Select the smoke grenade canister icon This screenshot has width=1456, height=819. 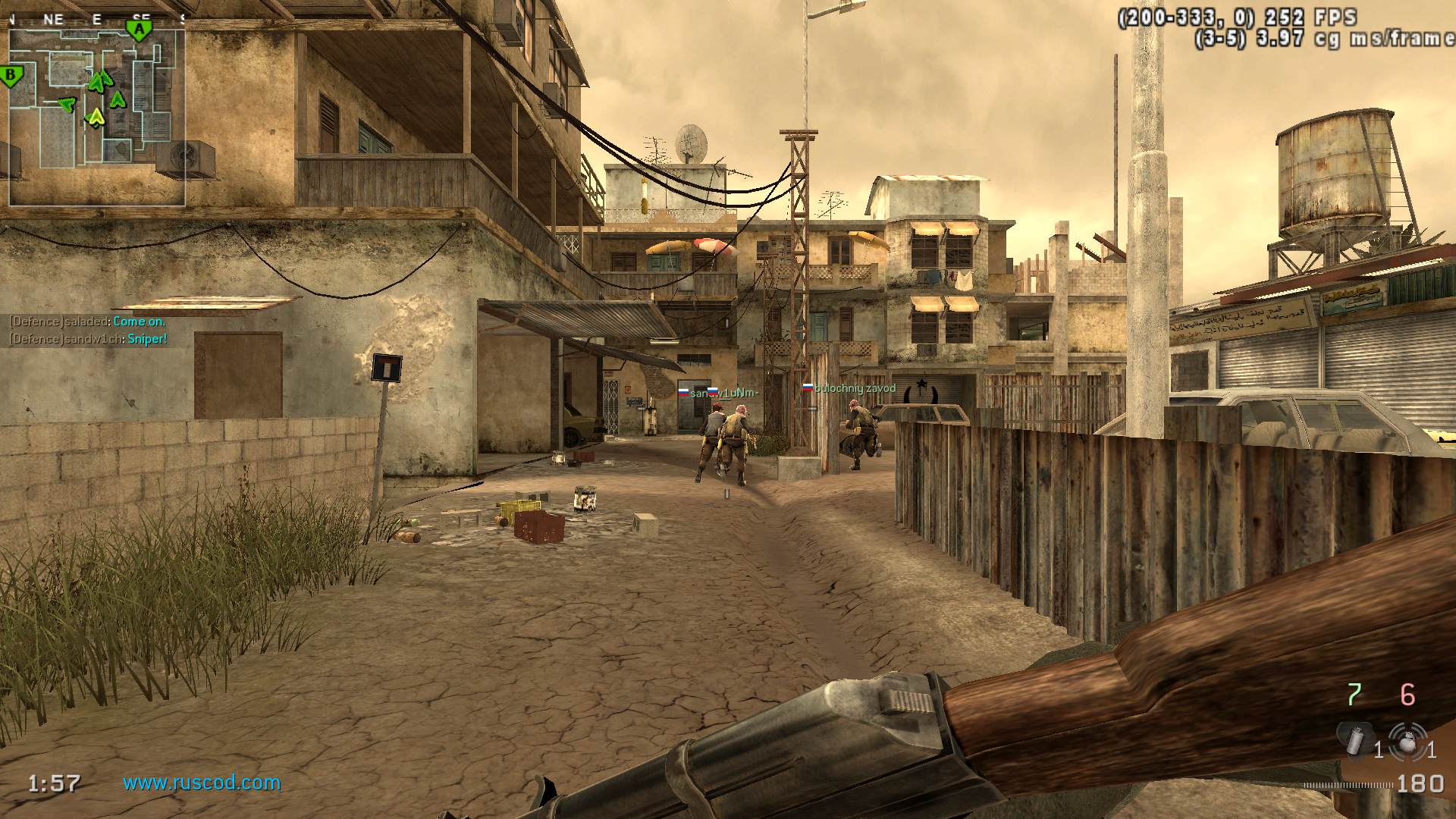[x=1351, y=739]
